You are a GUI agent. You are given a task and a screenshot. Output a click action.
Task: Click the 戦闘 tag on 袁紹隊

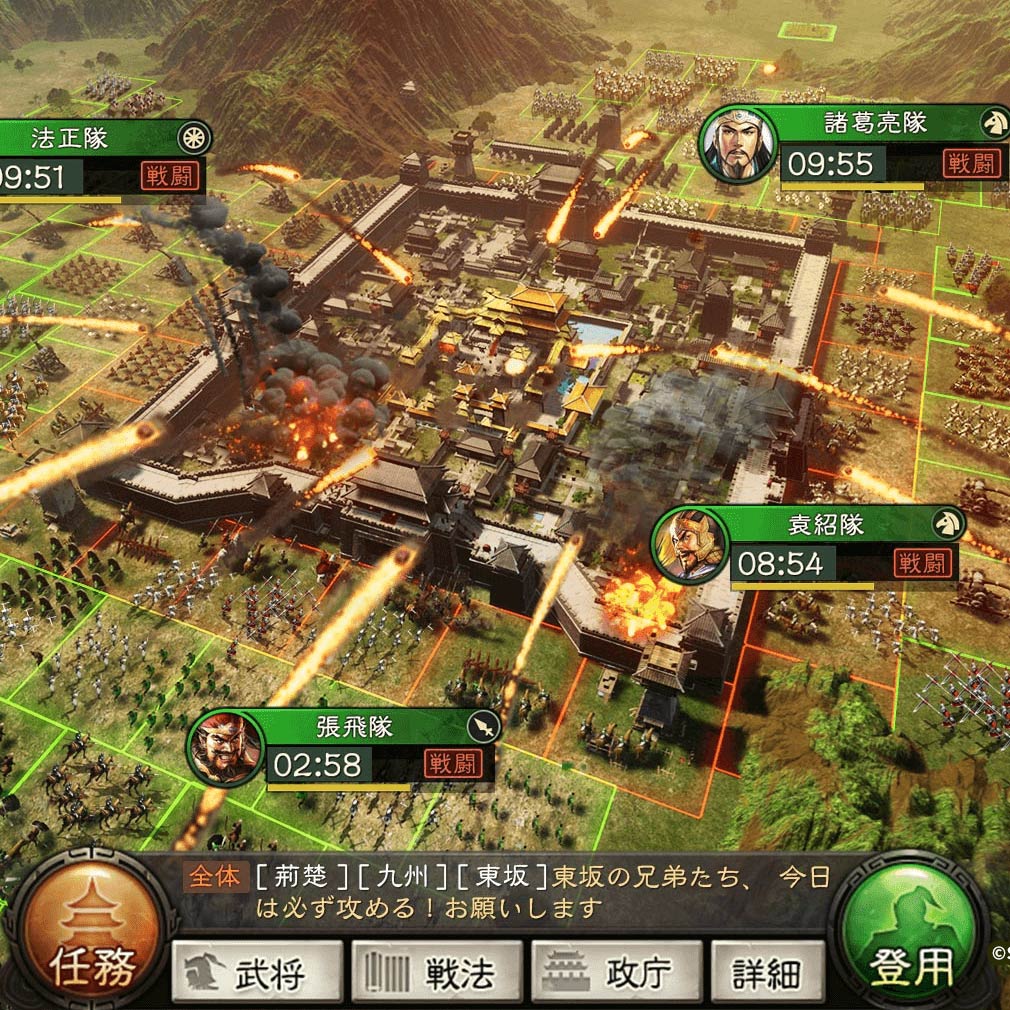(x=920, y=563)
